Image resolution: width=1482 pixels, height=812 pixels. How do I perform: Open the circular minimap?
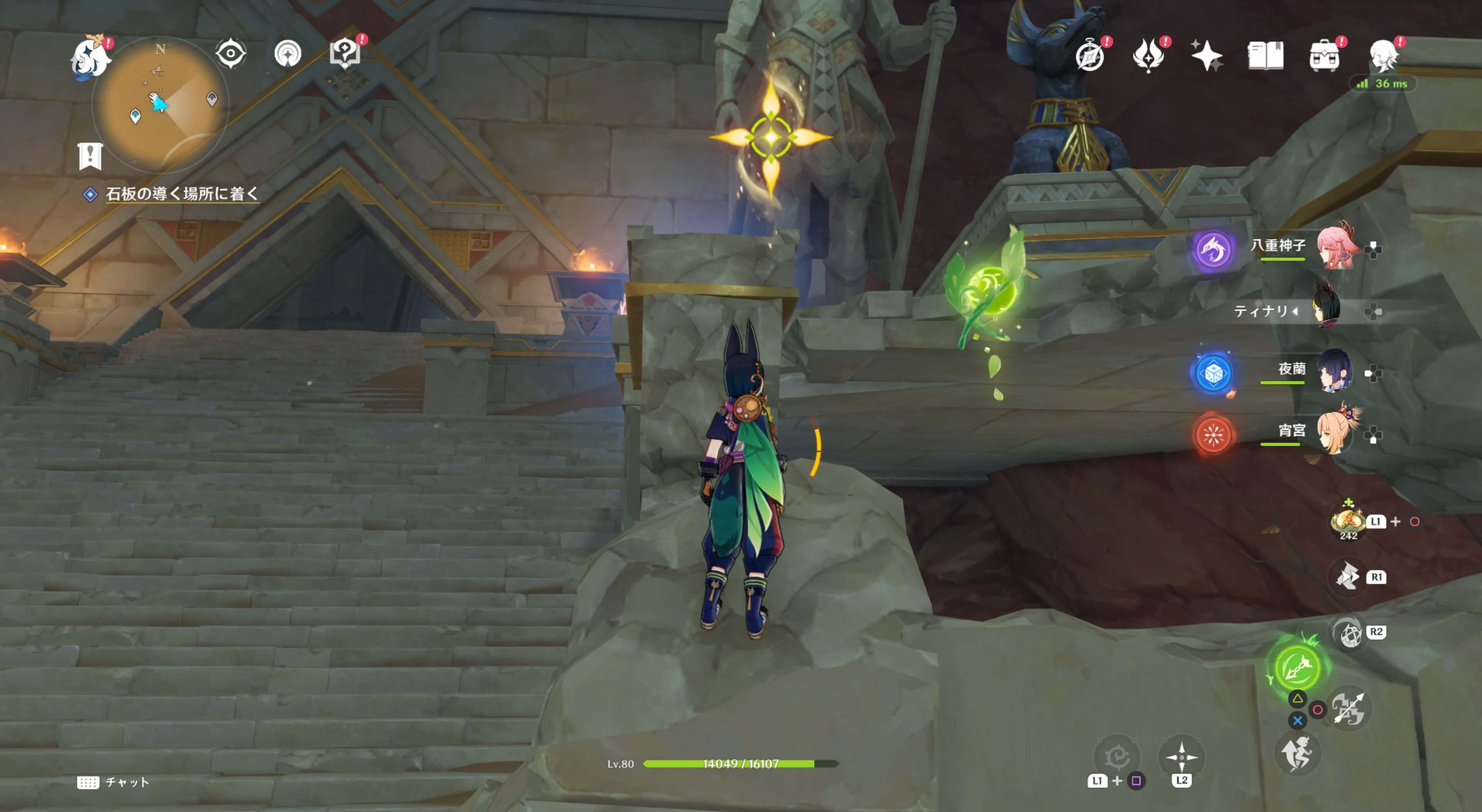coord(160,105)
